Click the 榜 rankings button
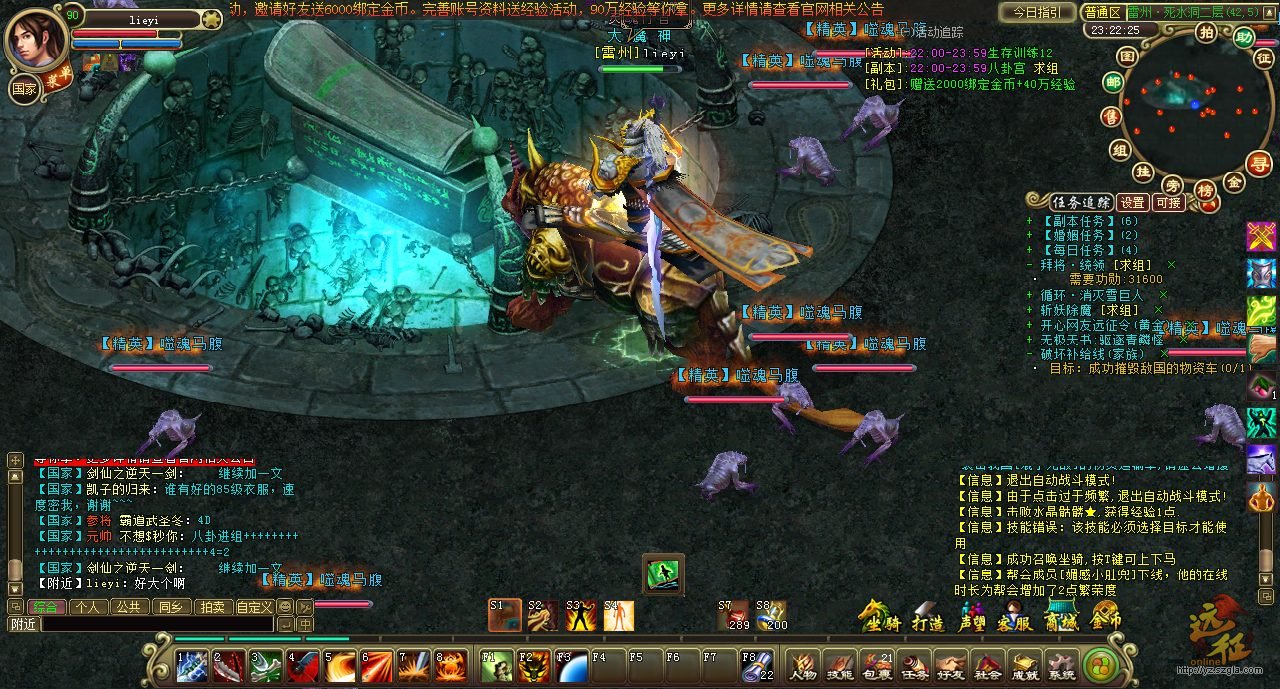Image resolution: width=1280 pixels, height=689 pixels. 1205,190
